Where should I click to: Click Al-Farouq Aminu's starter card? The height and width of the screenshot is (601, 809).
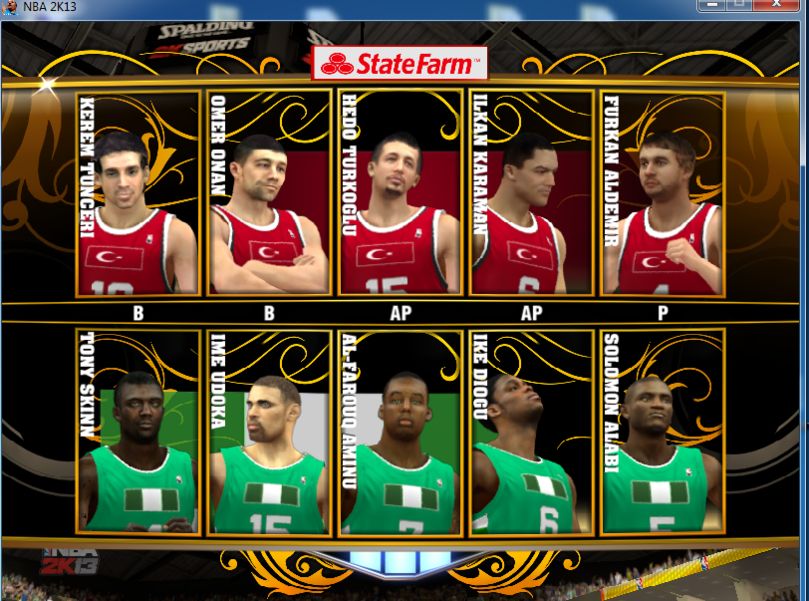click(400, 432)
